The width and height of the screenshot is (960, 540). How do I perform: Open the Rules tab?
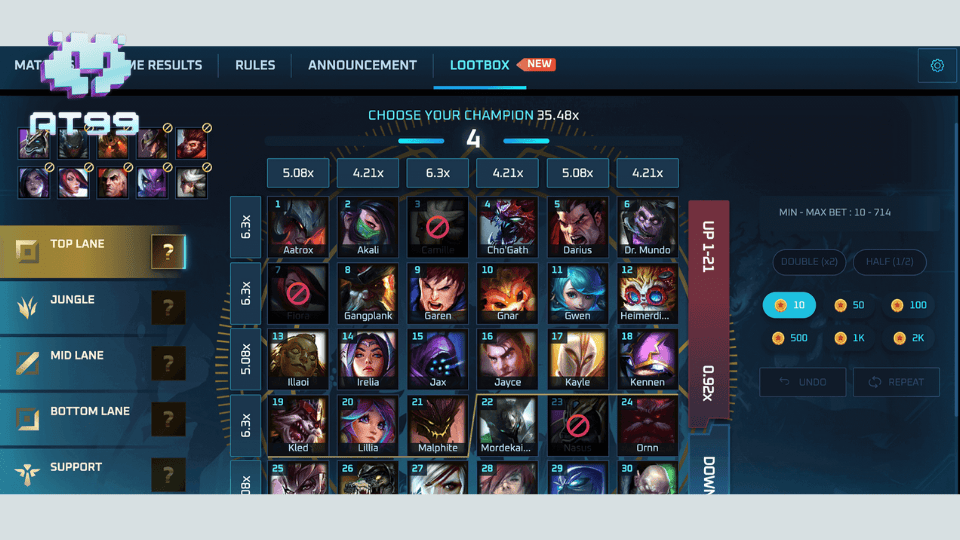tap(255, 65)
